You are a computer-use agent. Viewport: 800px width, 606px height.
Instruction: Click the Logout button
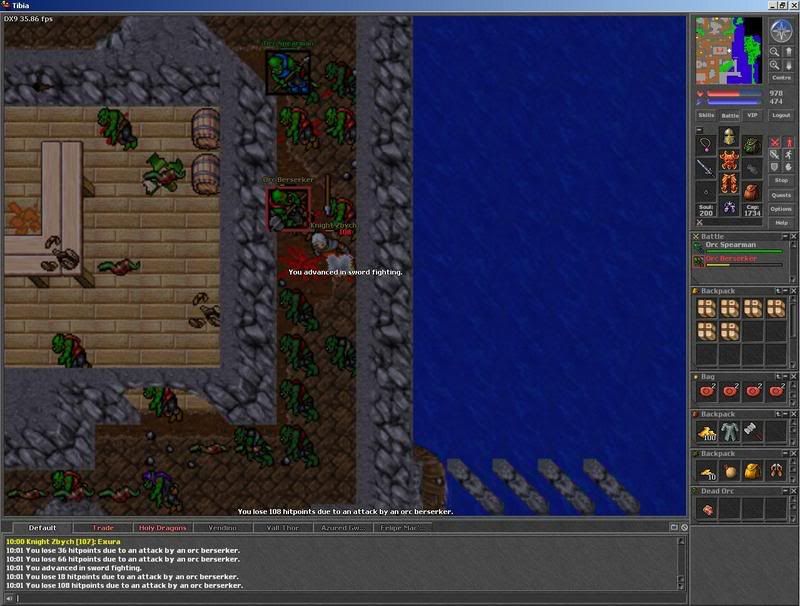781,115
